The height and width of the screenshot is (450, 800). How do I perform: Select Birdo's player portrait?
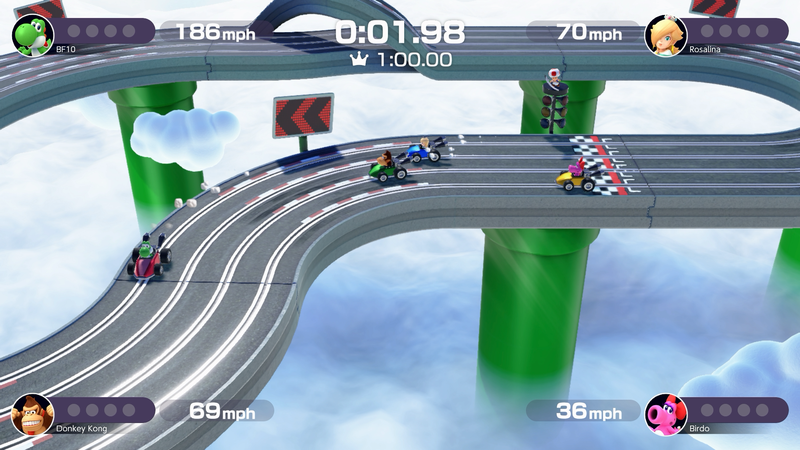pyautogui.click(x=665, y=414)
